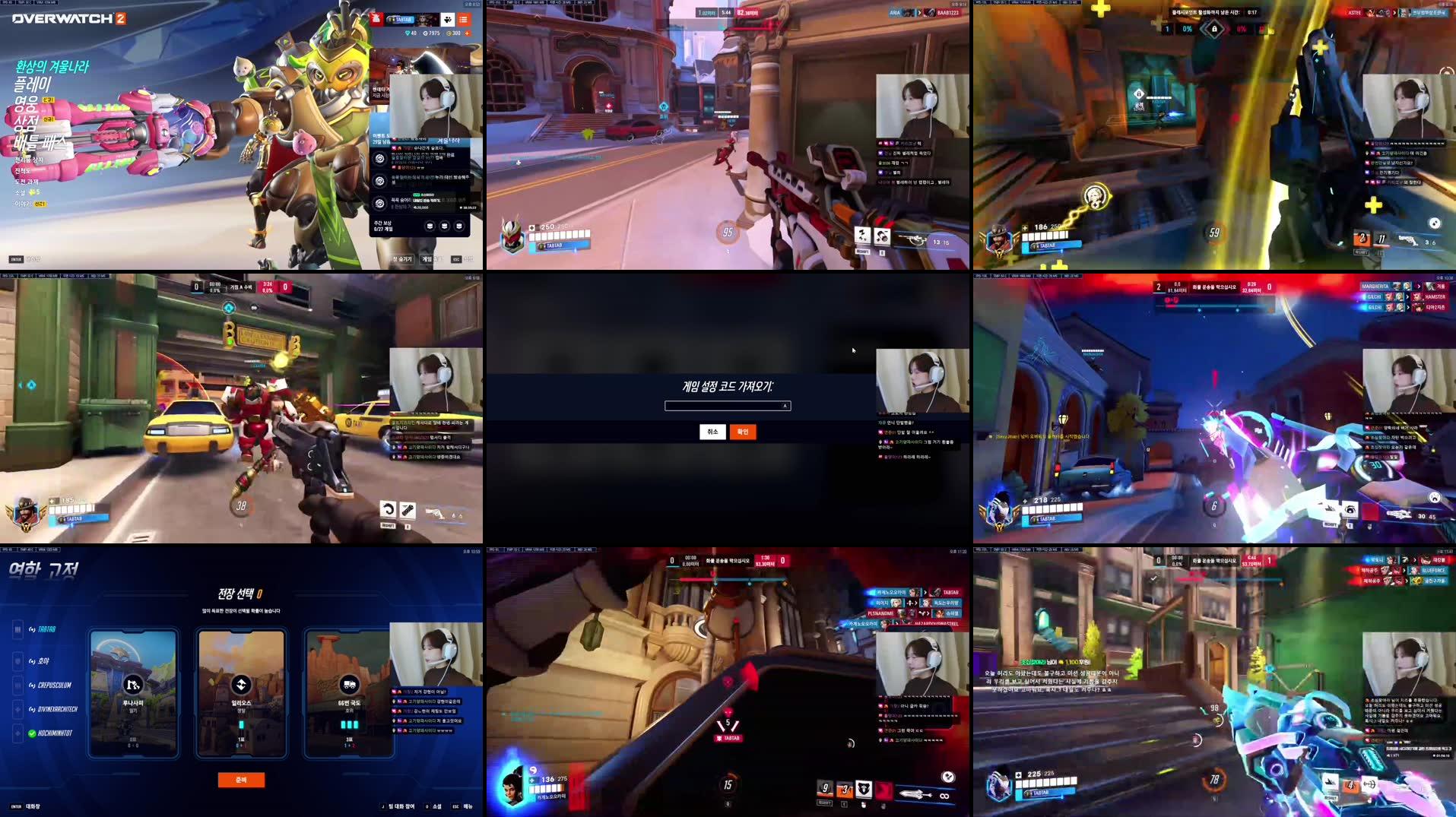The image size is (1456, 817).
Task: Click 팀 대화 참여 in the bottom bar
Action: [401, 807]
